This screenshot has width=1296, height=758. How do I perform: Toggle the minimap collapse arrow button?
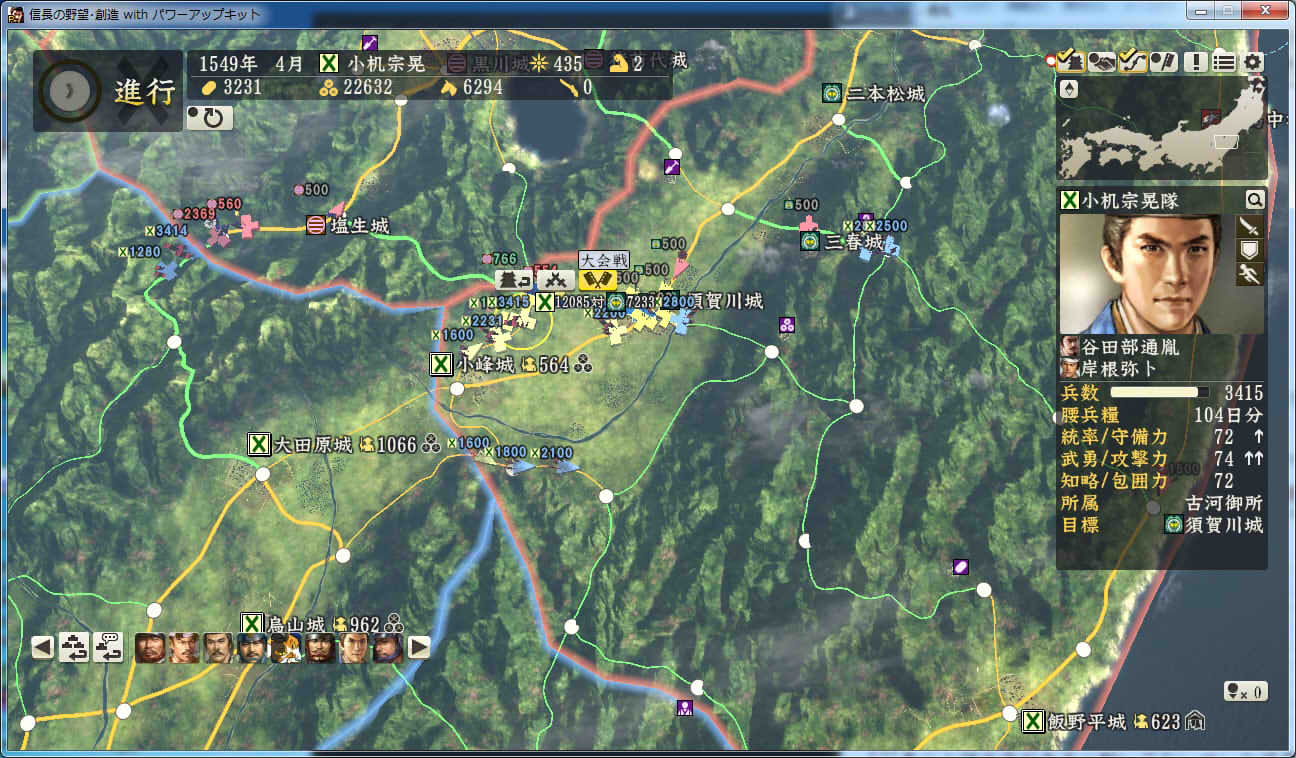pos(1068,89)
